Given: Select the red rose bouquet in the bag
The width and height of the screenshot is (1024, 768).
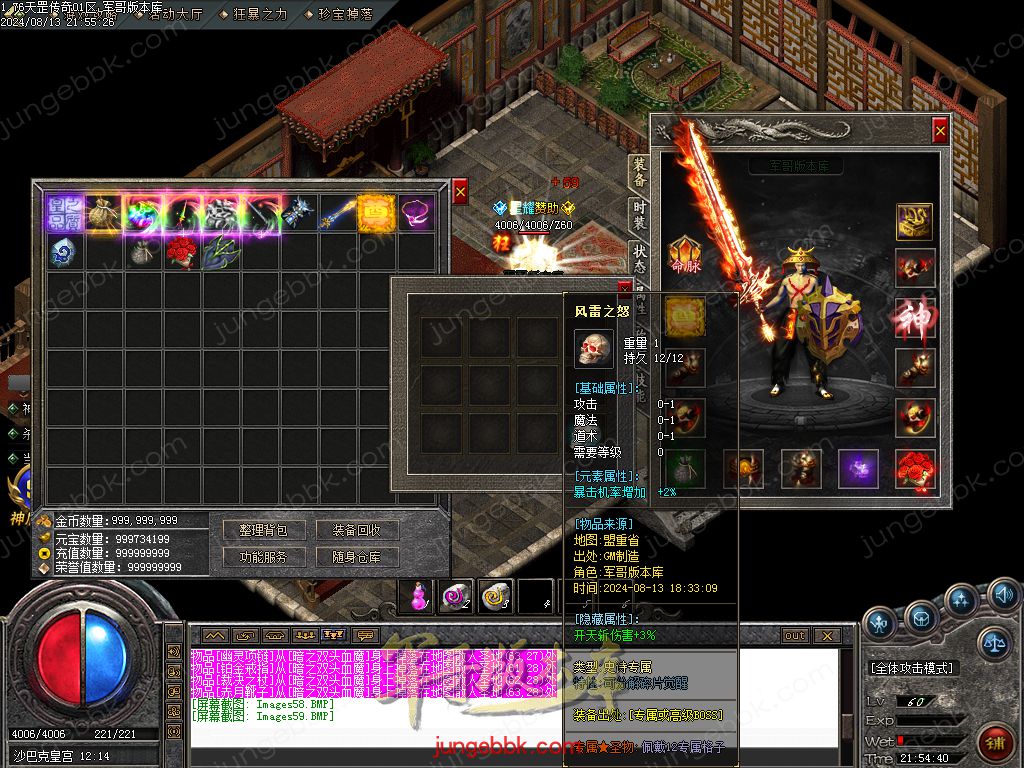Looking at the screenshot, I should tap(182, 253).
